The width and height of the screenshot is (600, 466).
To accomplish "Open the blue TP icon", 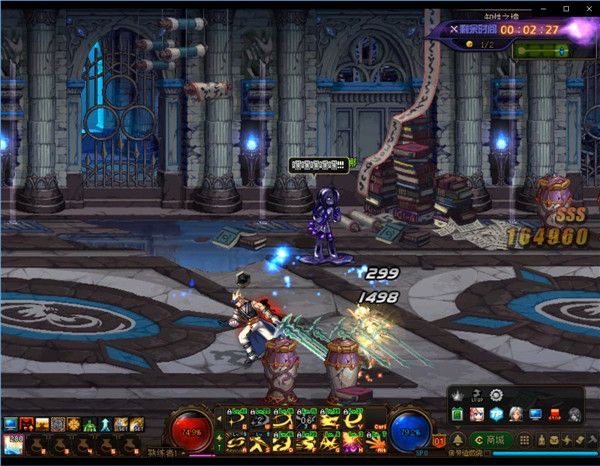I will coord(496,414).
